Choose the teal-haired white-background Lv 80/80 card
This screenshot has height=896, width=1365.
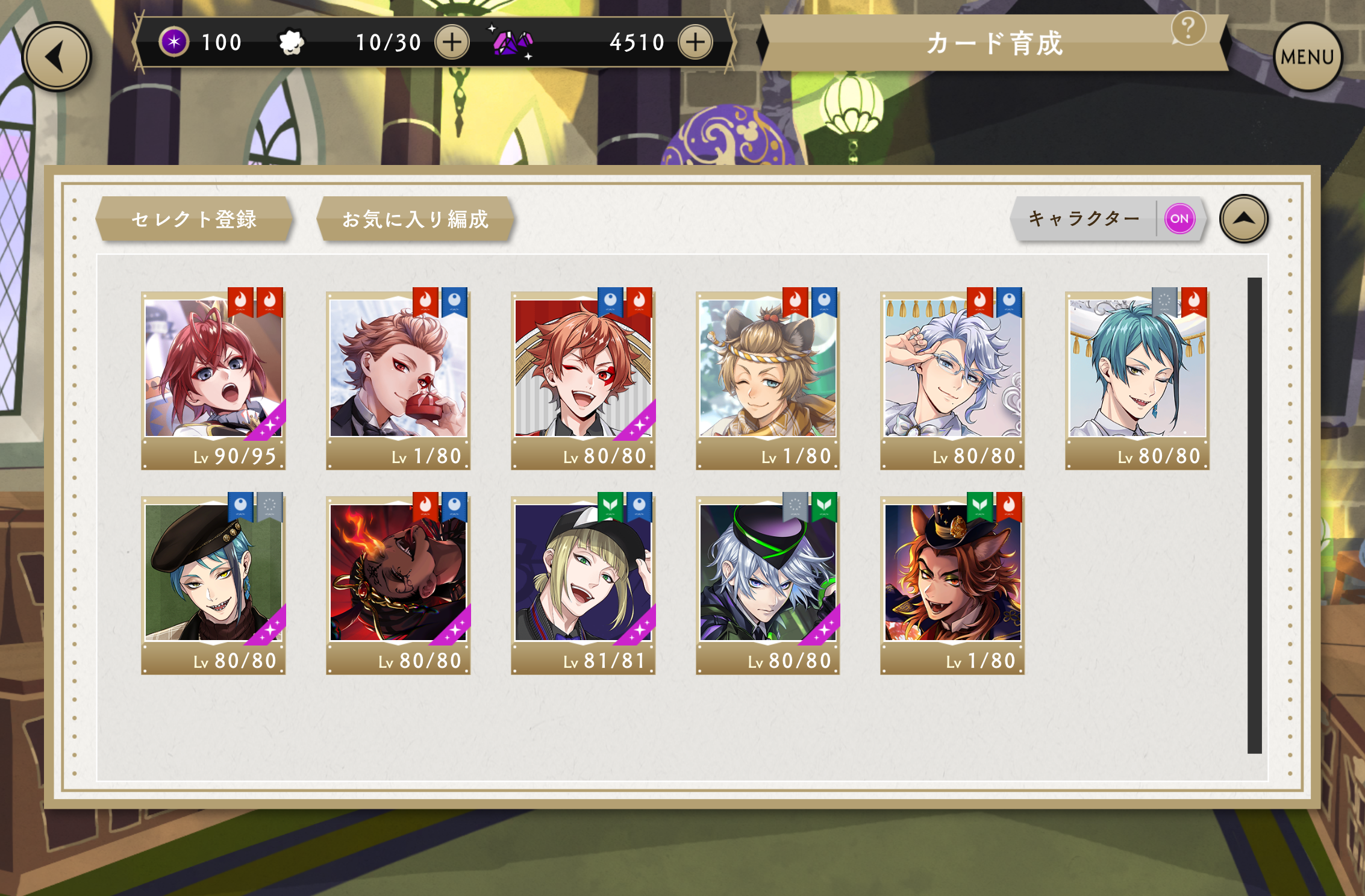coord(1137,378)
